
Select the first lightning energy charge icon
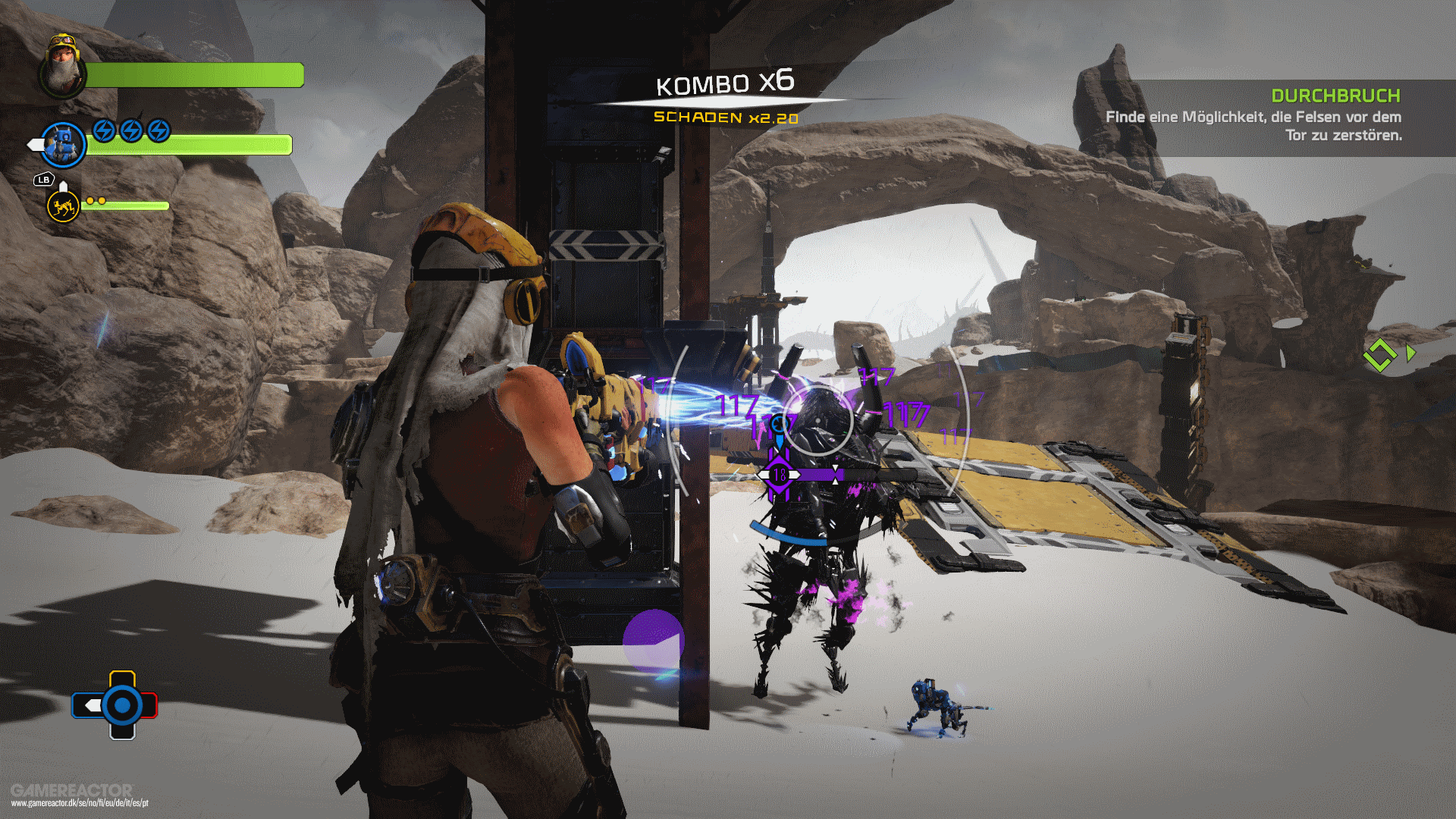102,130
